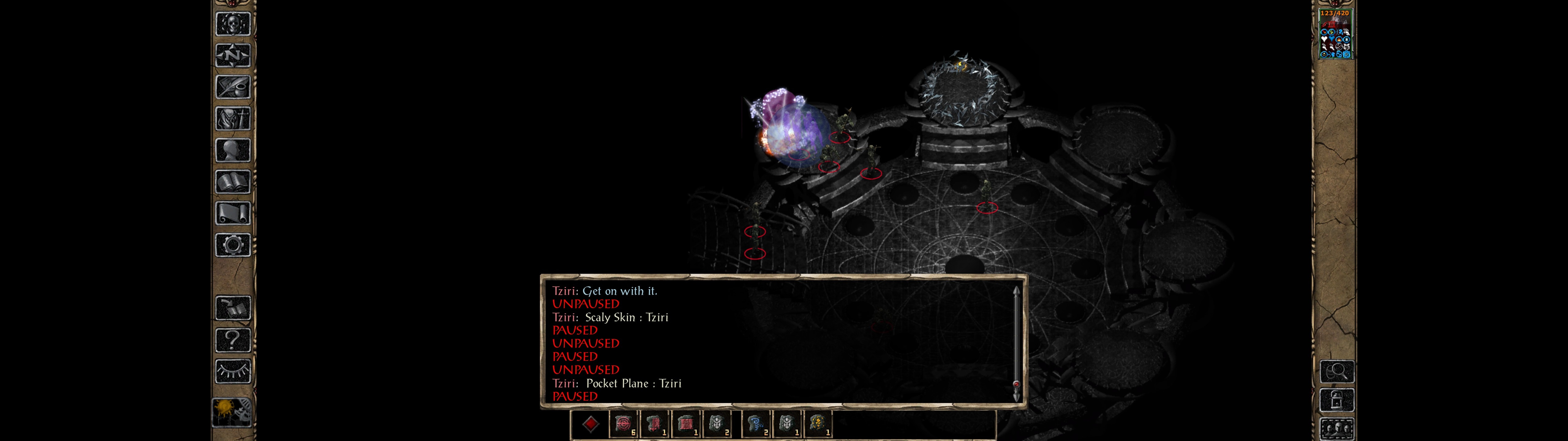Cast the orange skull rune spell
Screen dimensions: 1568x441
(818, 424)
